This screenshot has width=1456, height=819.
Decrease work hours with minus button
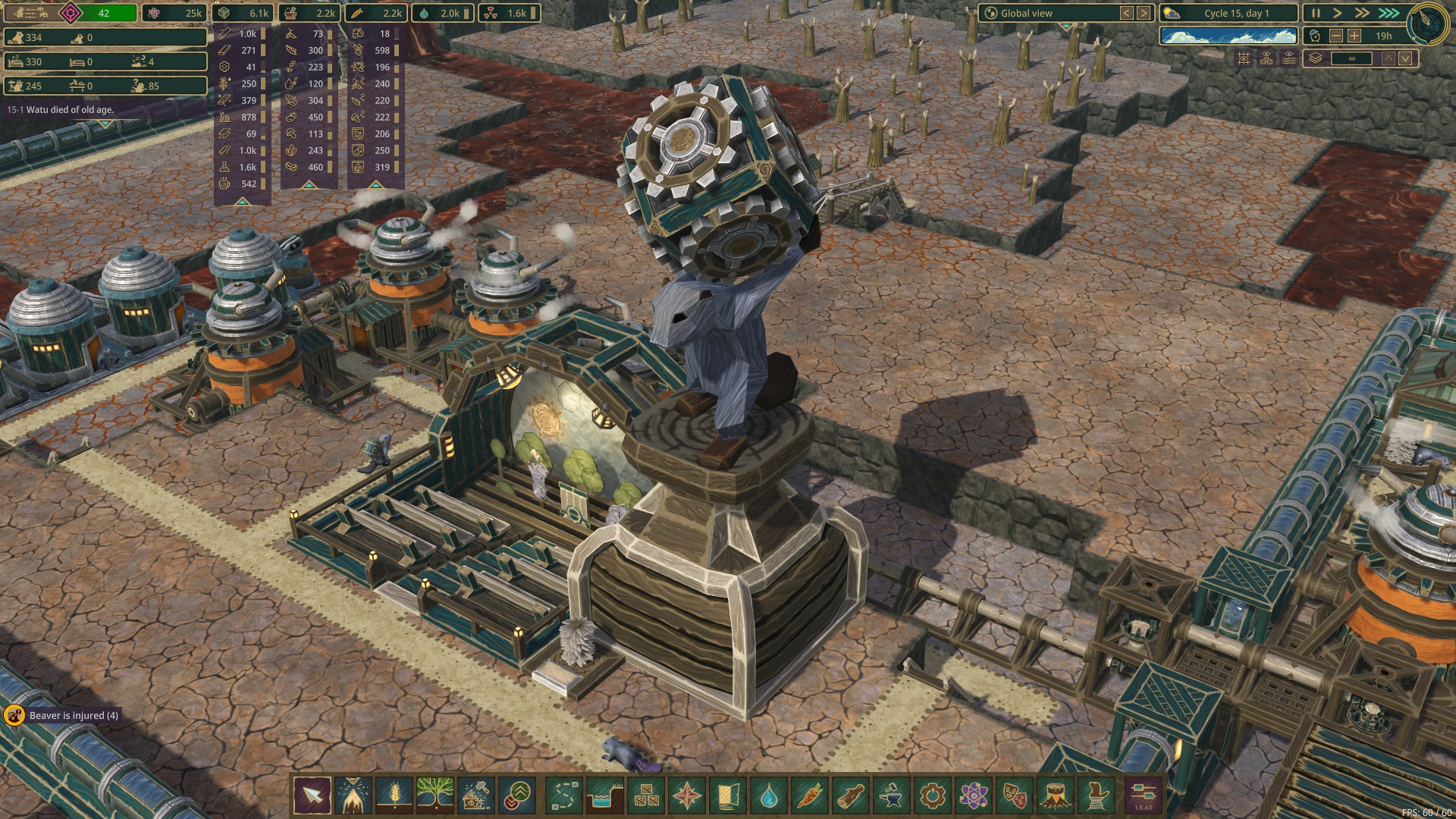tap(1336, 36)
